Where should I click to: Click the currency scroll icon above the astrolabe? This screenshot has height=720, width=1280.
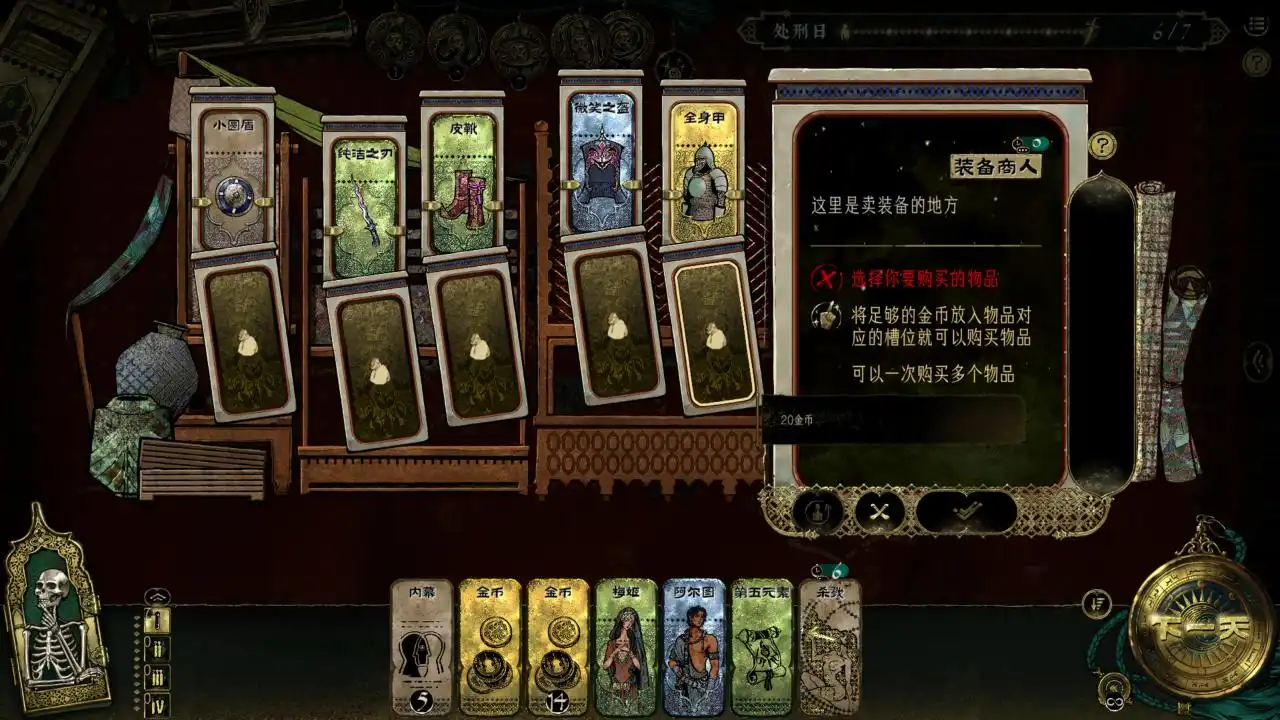(1097, 604)
